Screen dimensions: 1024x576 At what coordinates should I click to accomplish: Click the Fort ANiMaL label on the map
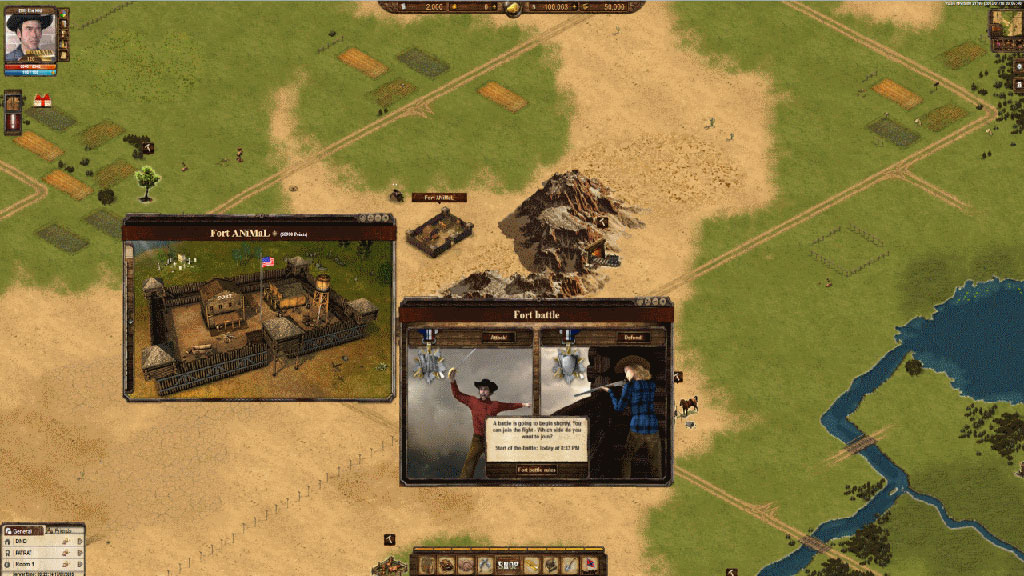coord(439,197)
